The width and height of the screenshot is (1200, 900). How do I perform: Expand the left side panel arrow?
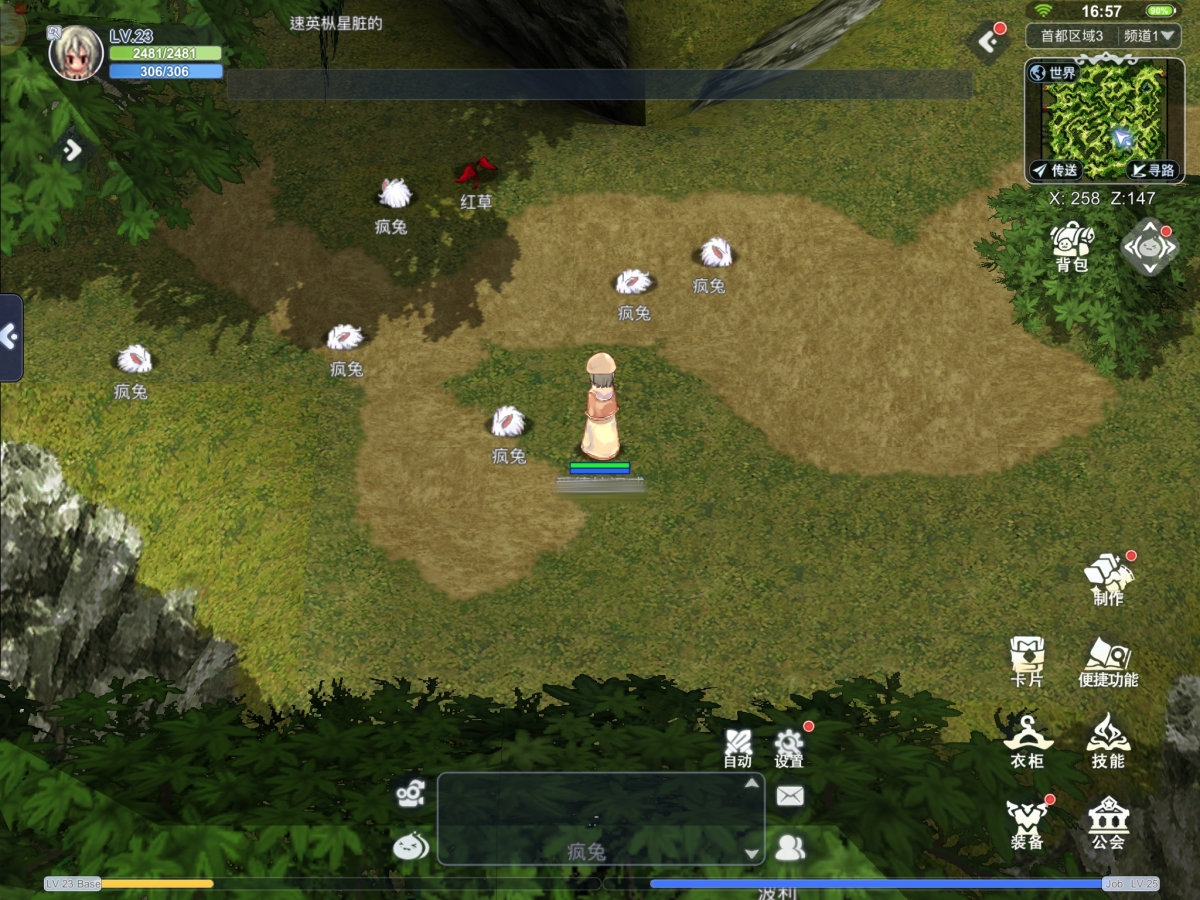pyautogui.click(x=10, y=337)
